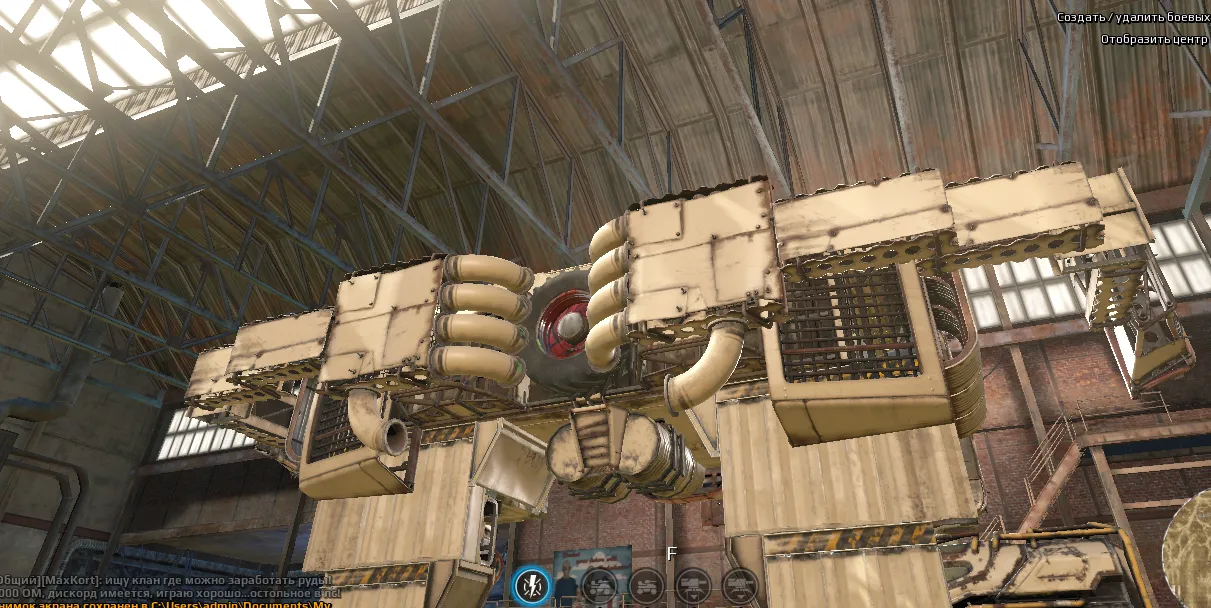Activate the blue lightning bolt icon
The image size is (1211, 608).
[x=530, y=586]
